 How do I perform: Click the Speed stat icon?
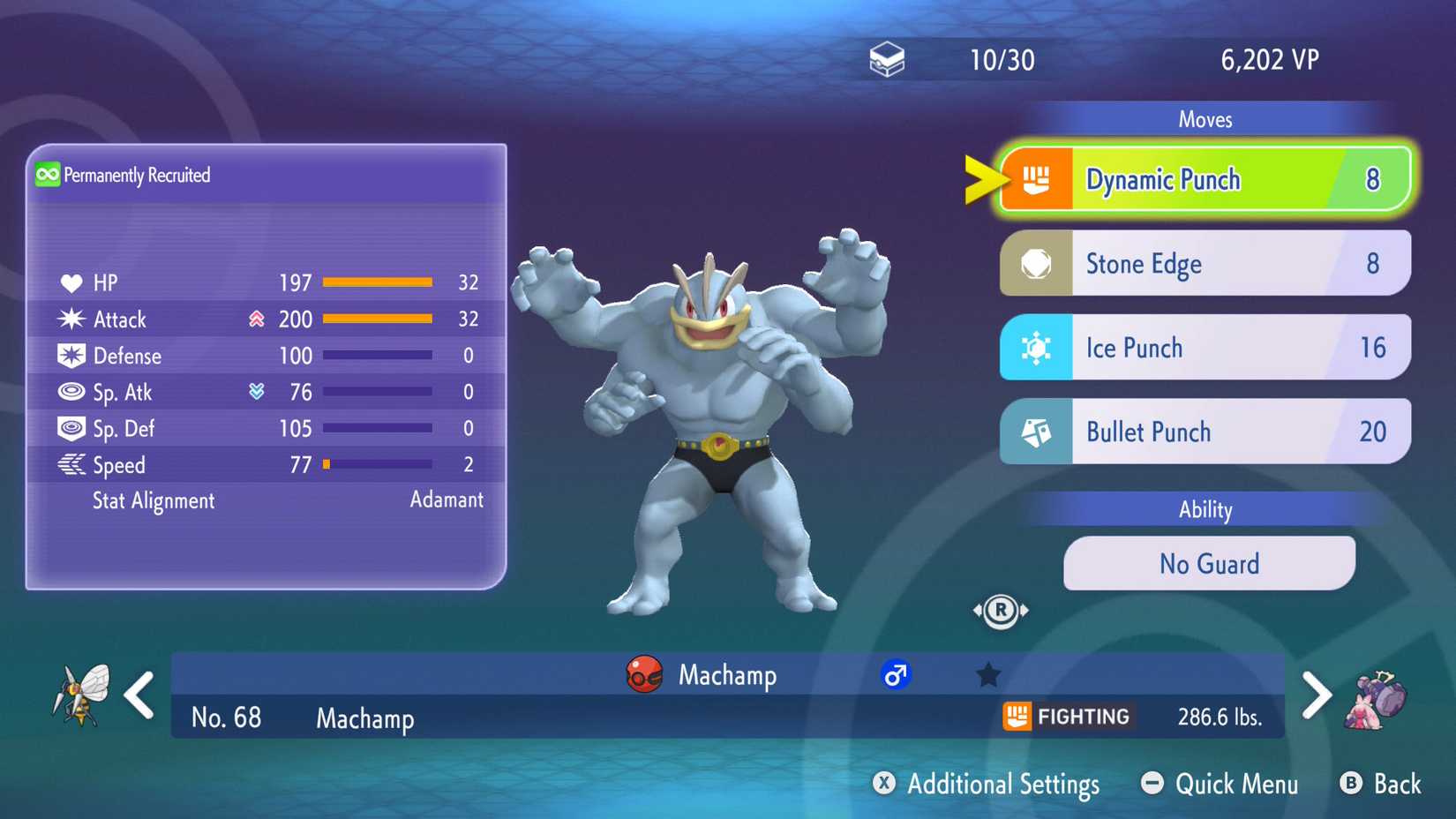72,465
